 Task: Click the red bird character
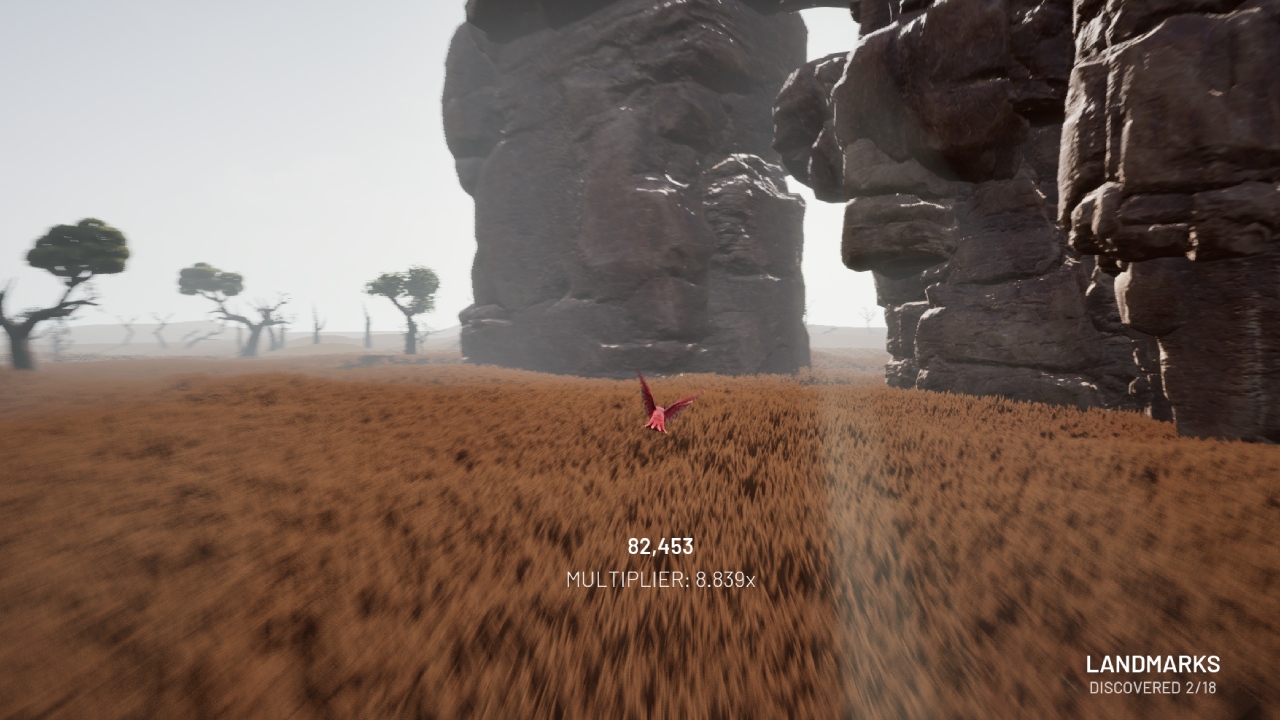click(x=660, y=410)
